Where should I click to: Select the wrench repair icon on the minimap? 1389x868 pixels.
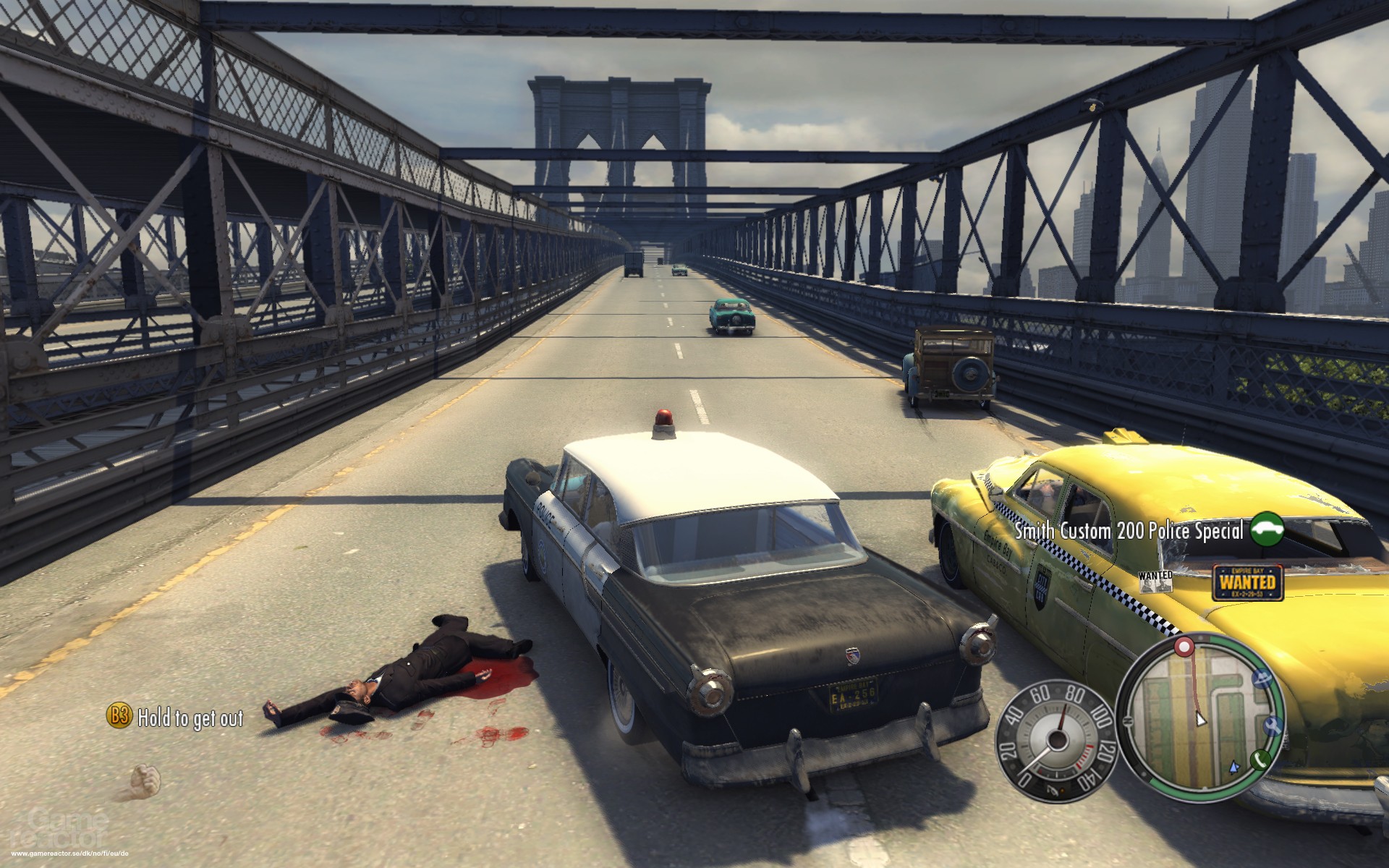pos(1273,726)
